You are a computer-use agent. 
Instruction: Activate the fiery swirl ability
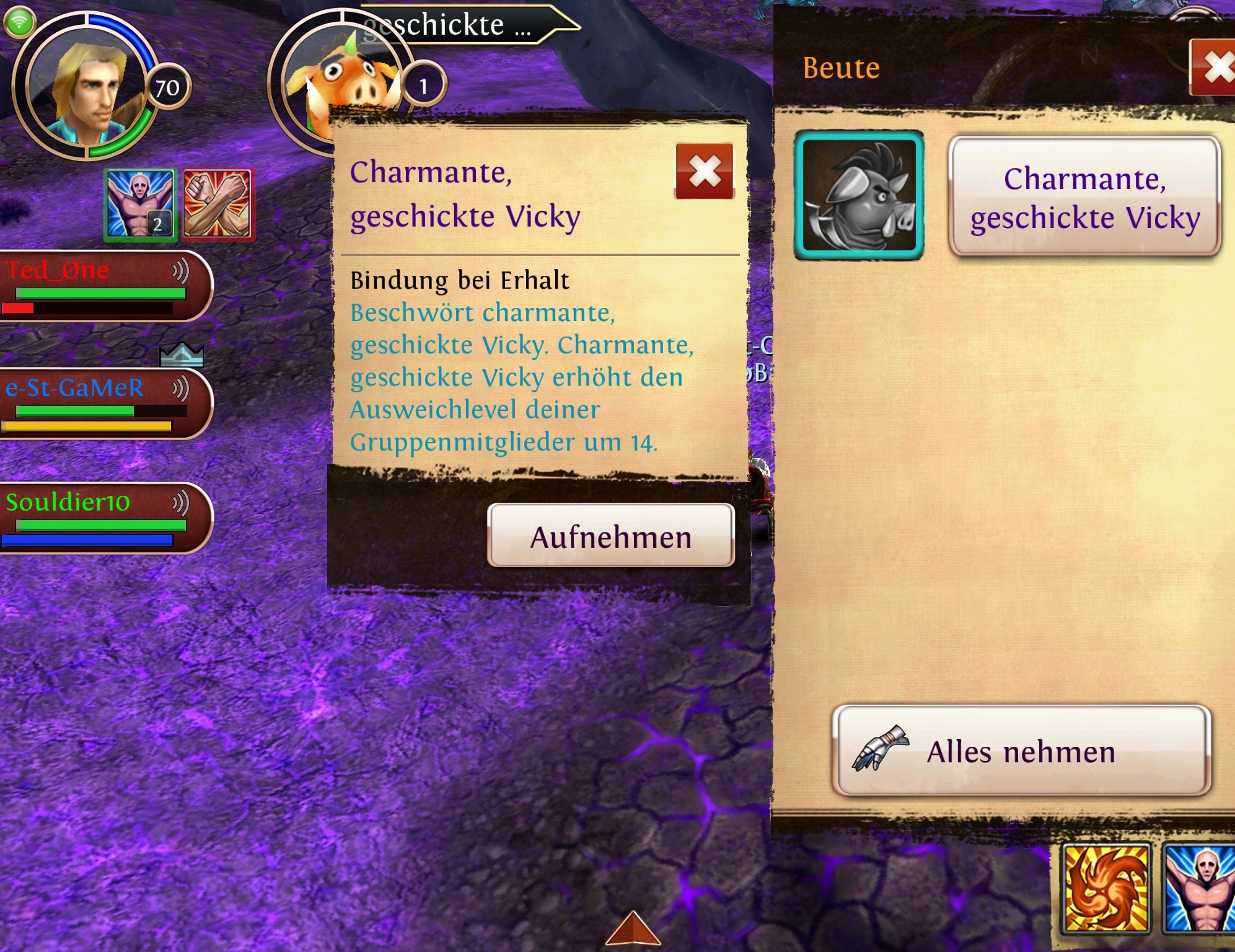pos(1106,889)
